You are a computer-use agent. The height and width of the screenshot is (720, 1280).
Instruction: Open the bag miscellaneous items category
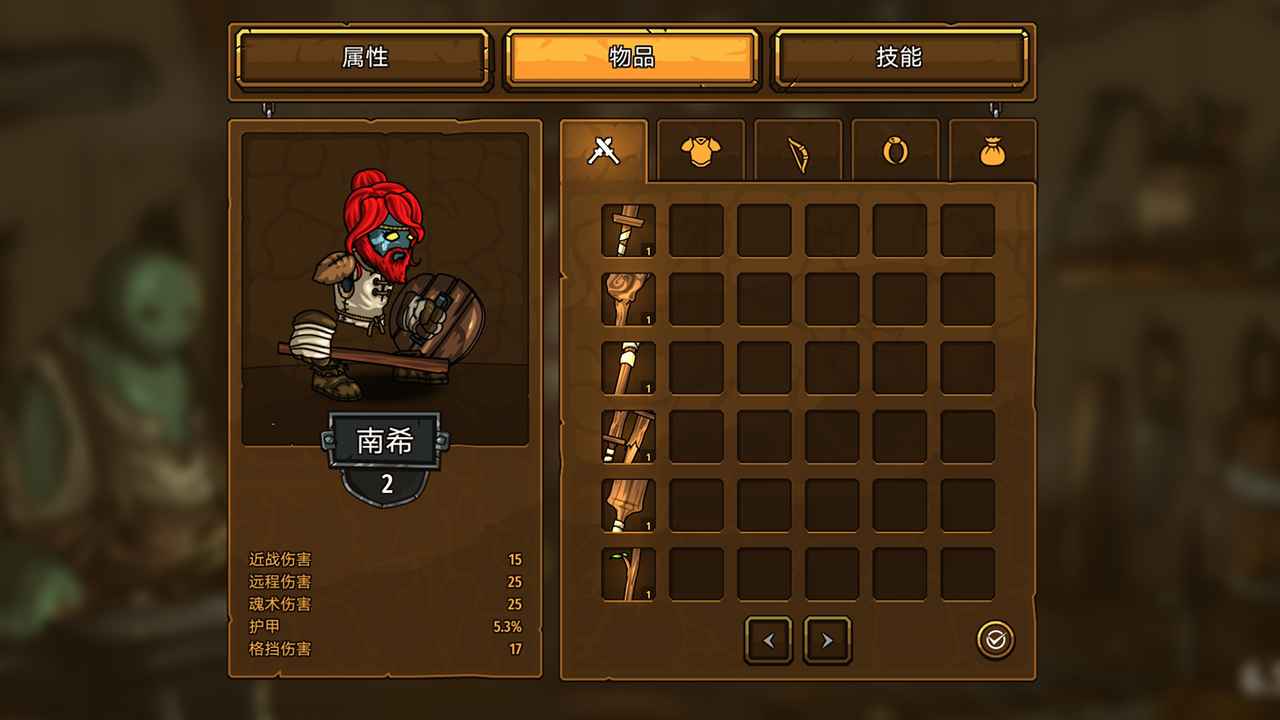pyautogui.click(x=993, y=150)
